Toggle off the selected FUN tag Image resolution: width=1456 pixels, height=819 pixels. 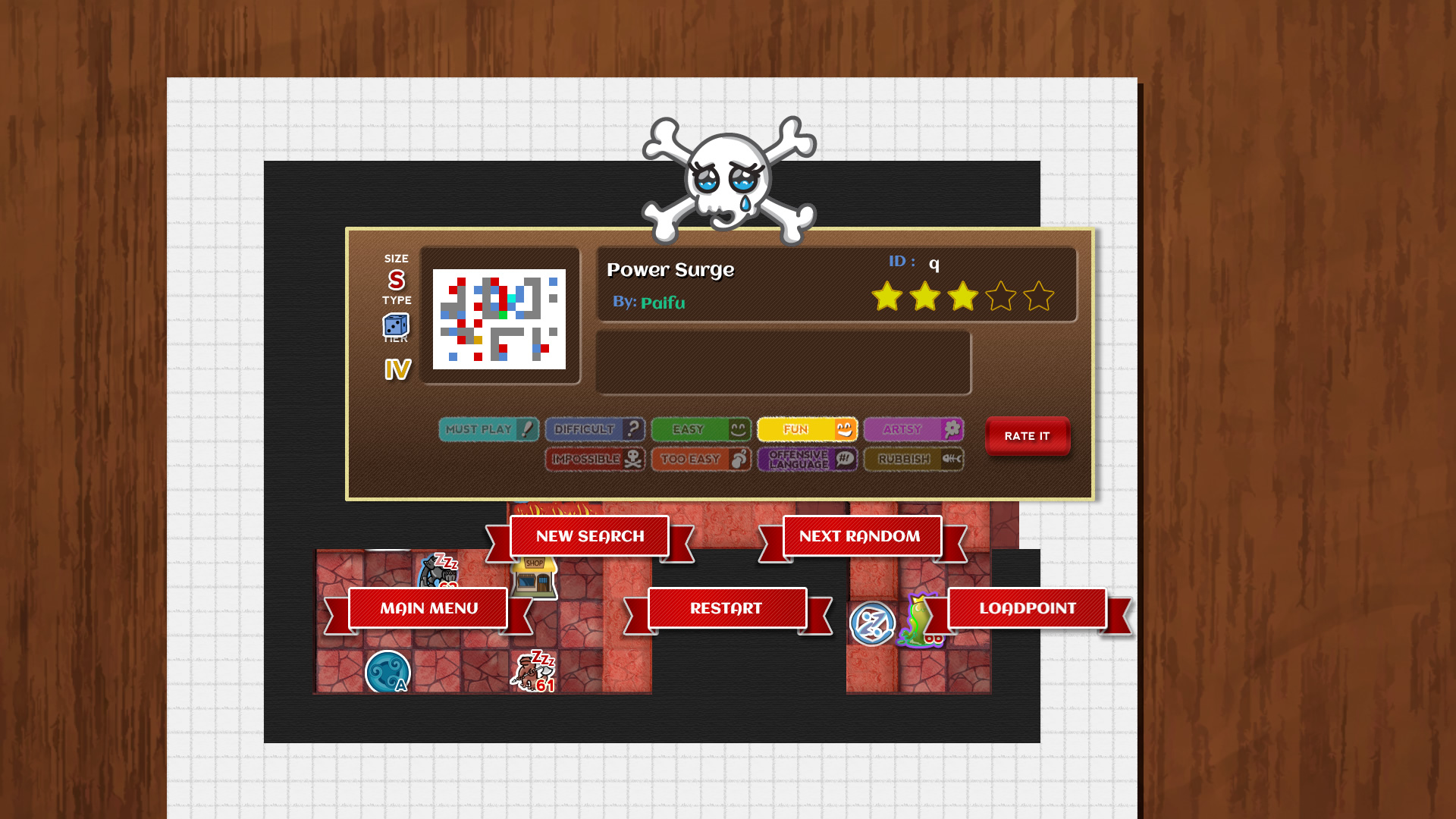[806, 429]
